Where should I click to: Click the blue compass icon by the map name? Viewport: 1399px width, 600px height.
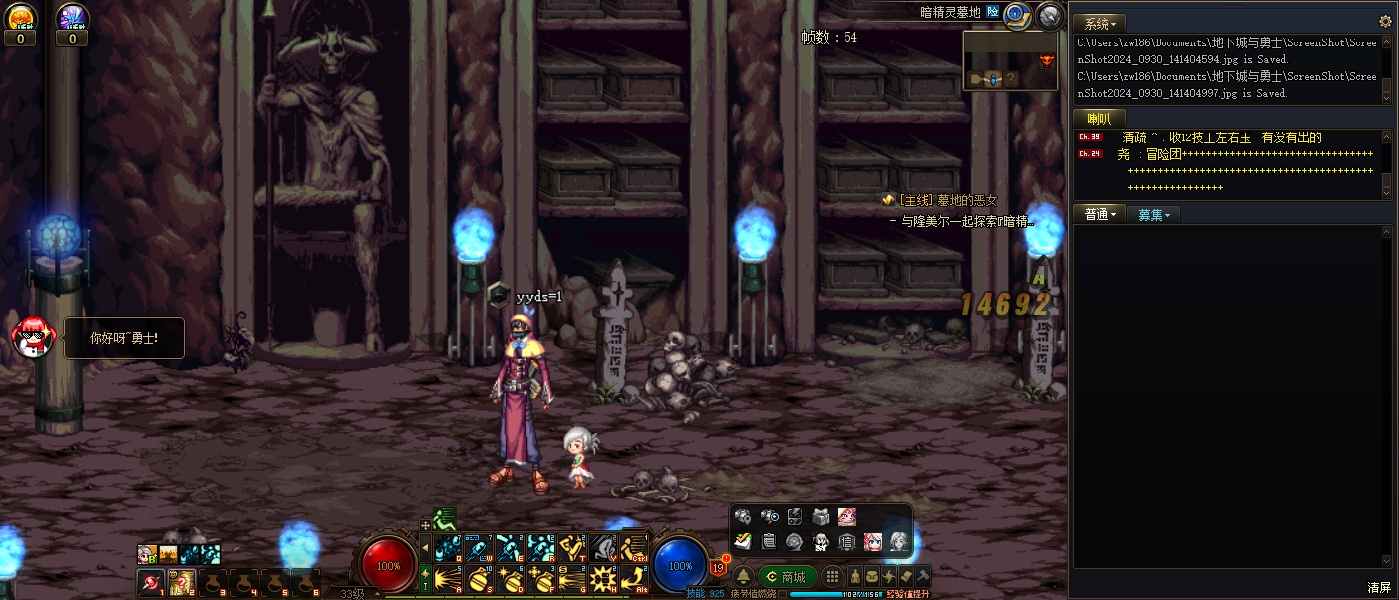click(1017, 14)
